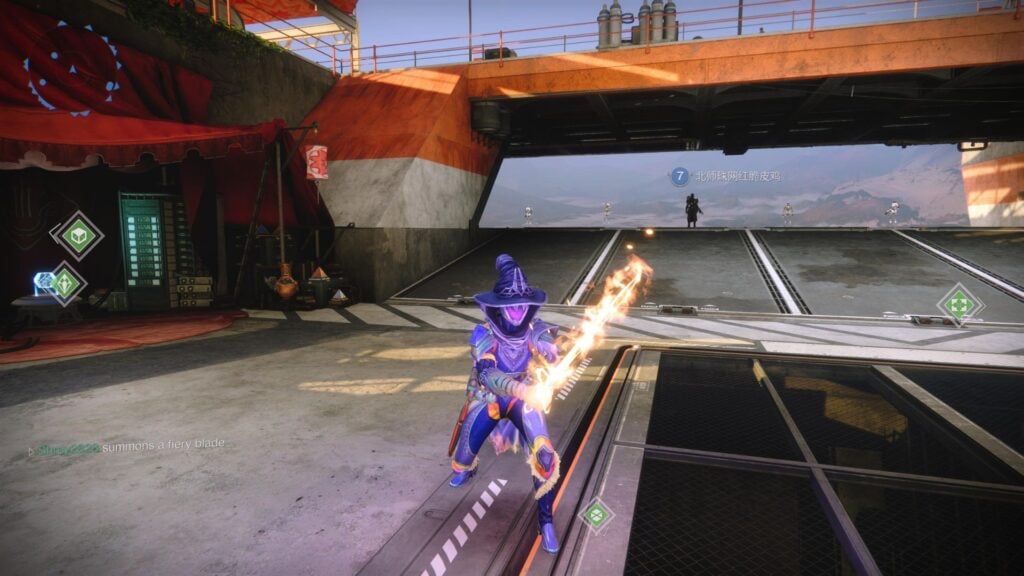
Task: Select the green cube vendor marker
Action: [78, 235]
